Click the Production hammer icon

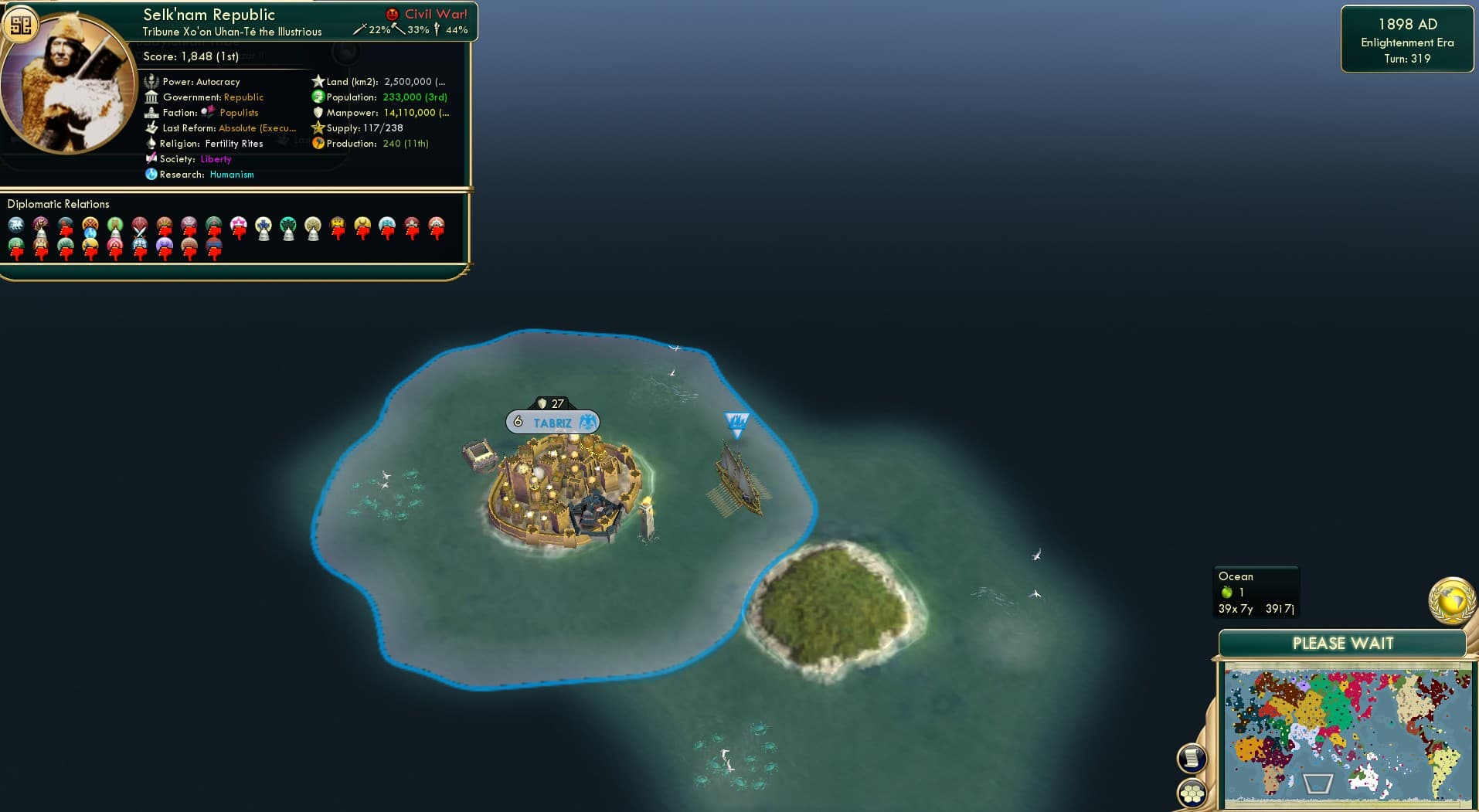(x=317, y=144)
